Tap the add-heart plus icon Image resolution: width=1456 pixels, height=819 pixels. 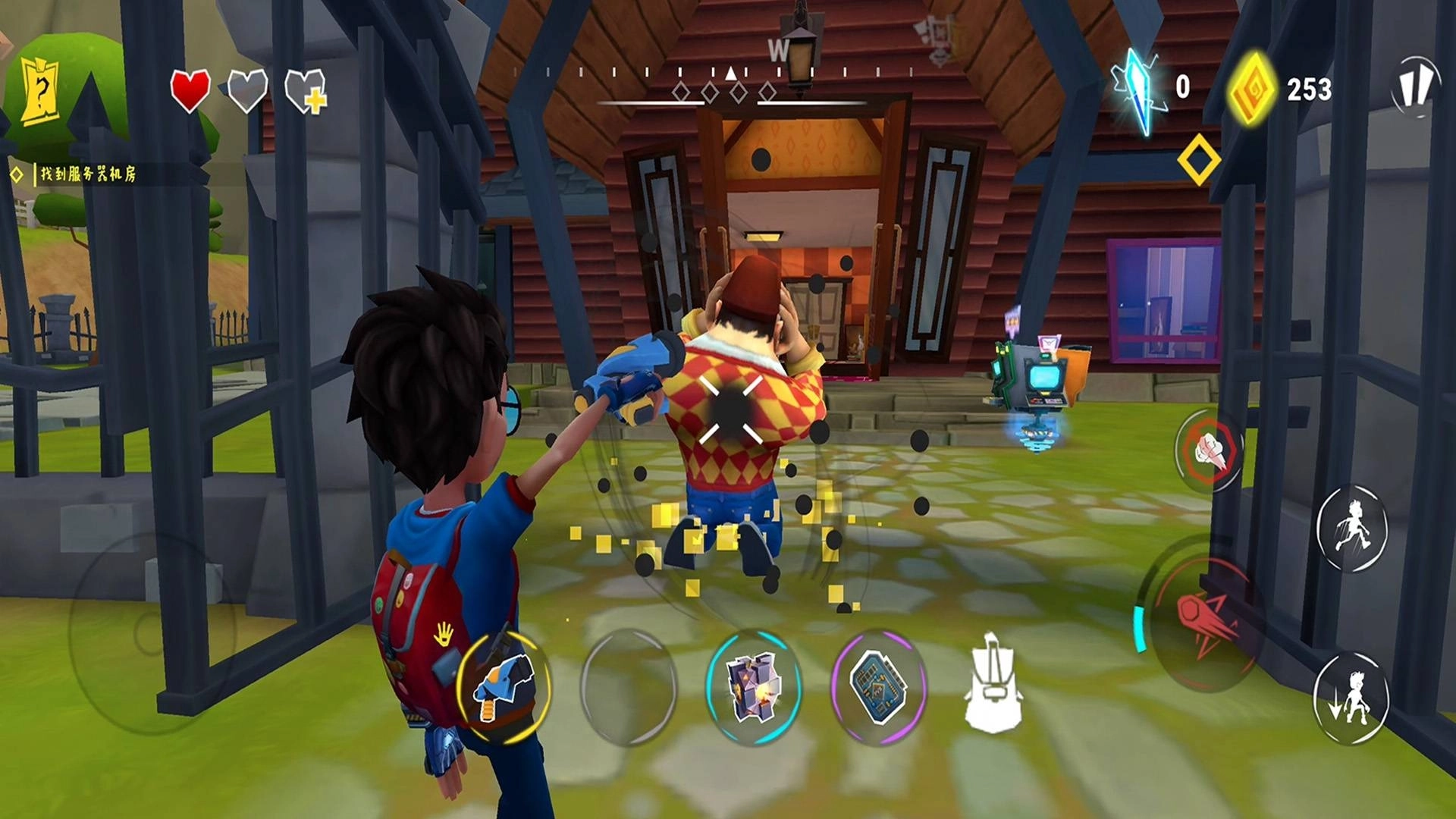point(306,92)
